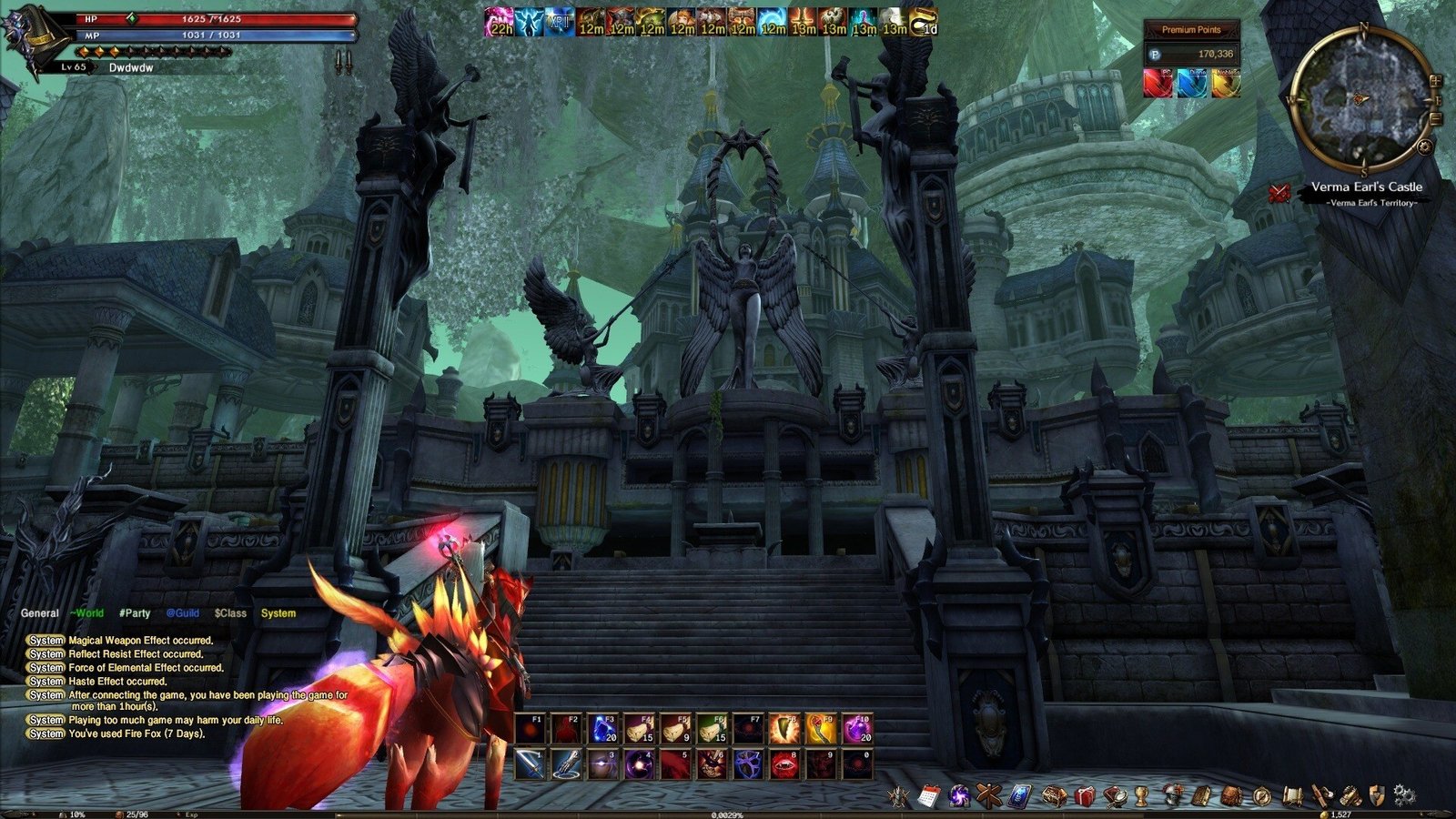
Task: Open the gears system settings menu
Action: click(x=1404, y=794)
